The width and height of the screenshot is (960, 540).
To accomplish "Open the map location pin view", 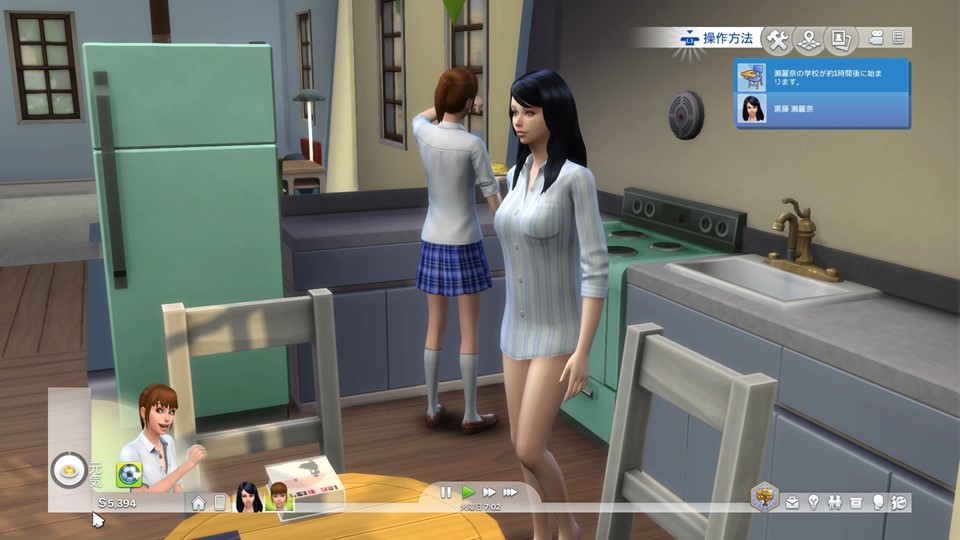I will [x=809, y=40].
